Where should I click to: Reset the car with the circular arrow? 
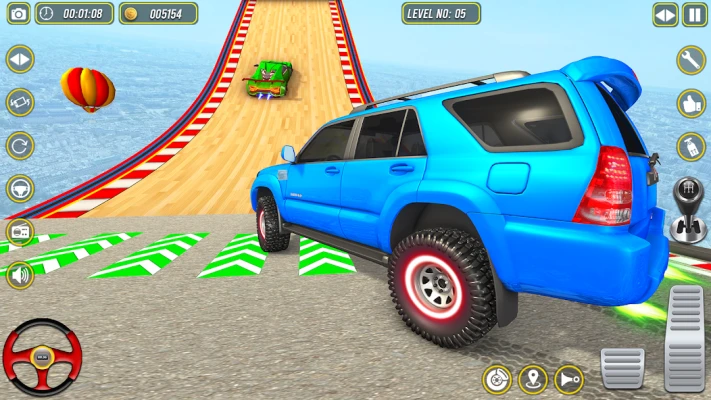click(19, 146)
